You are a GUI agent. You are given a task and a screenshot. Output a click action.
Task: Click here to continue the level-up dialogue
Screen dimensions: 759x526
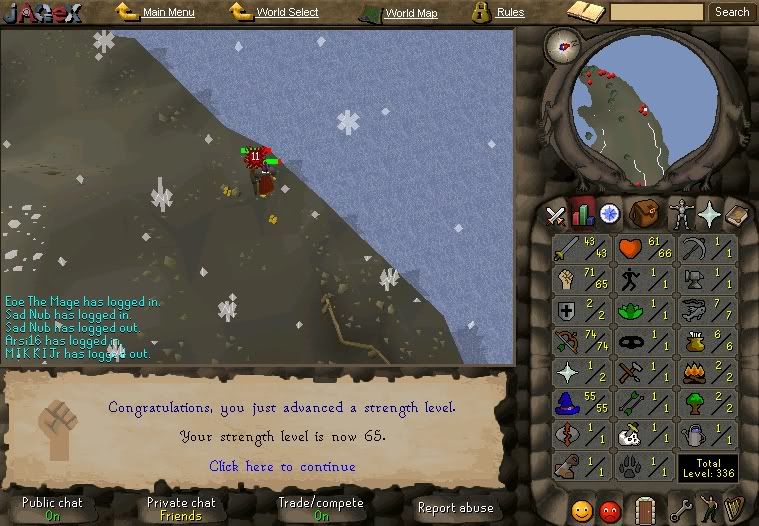pos(281,466)
